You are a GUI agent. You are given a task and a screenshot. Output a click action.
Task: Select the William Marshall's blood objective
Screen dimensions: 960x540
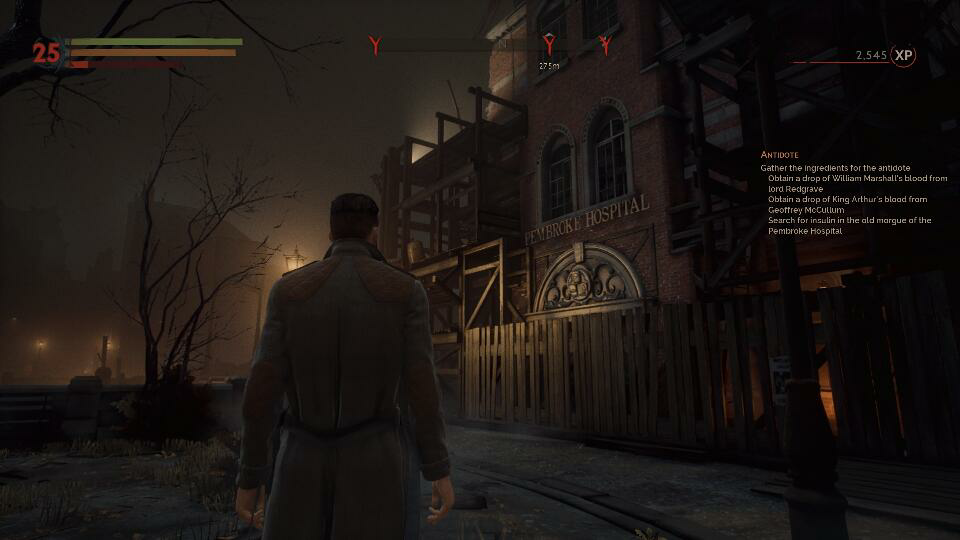pyautogui.click(x=857, y=183)
